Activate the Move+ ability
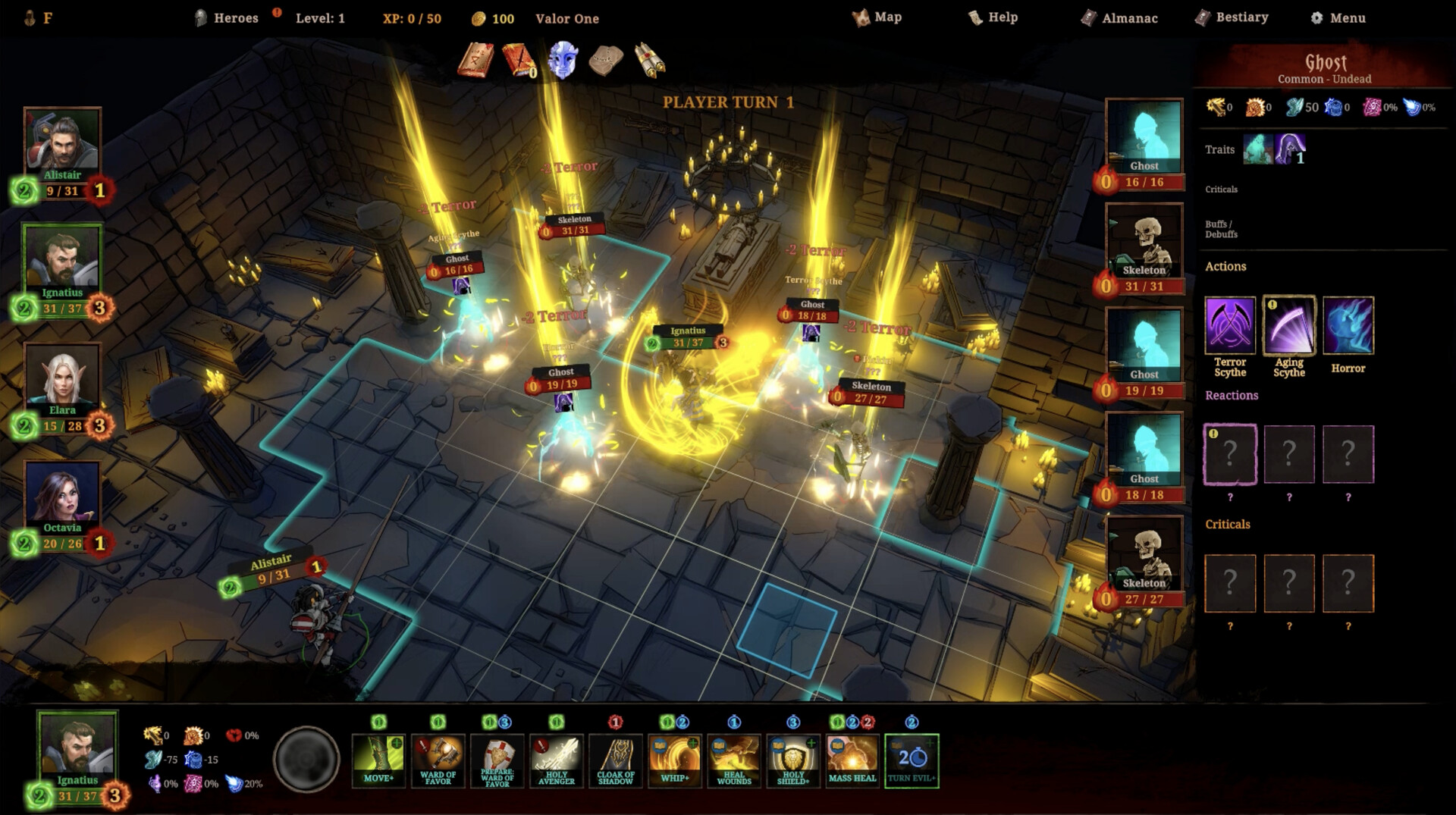Screen dimensions: 1456x815 [x=378, y=760]
